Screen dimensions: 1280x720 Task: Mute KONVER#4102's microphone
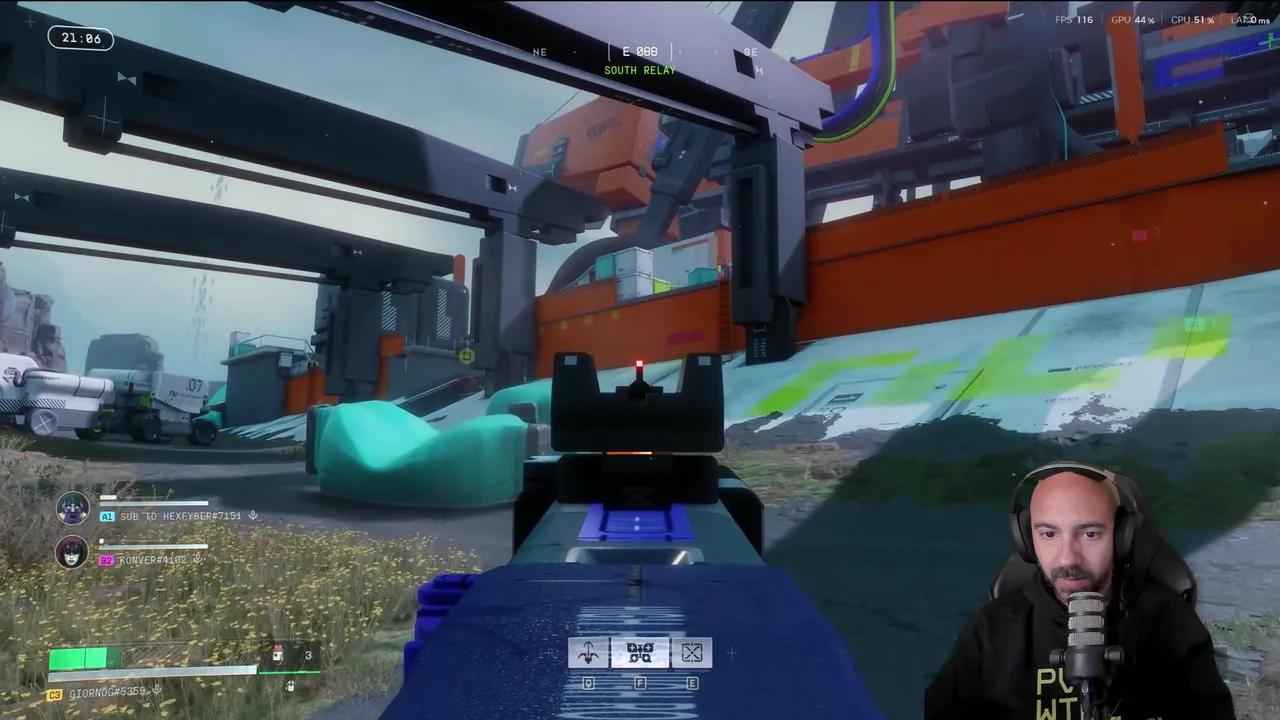pyautogui.click(x=198, y=559)
